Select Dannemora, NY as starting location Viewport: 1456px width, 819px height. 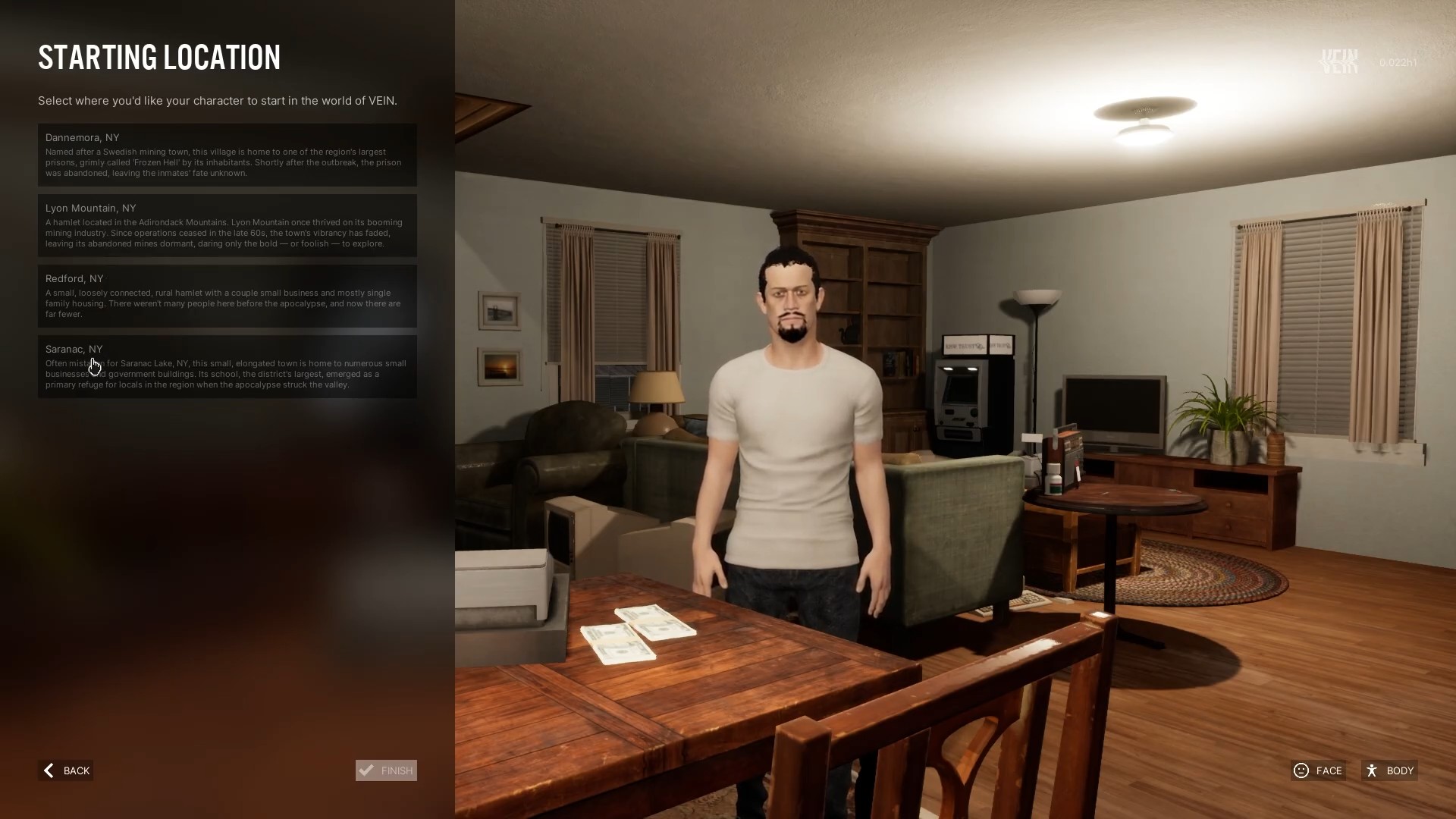pos(227,155)
